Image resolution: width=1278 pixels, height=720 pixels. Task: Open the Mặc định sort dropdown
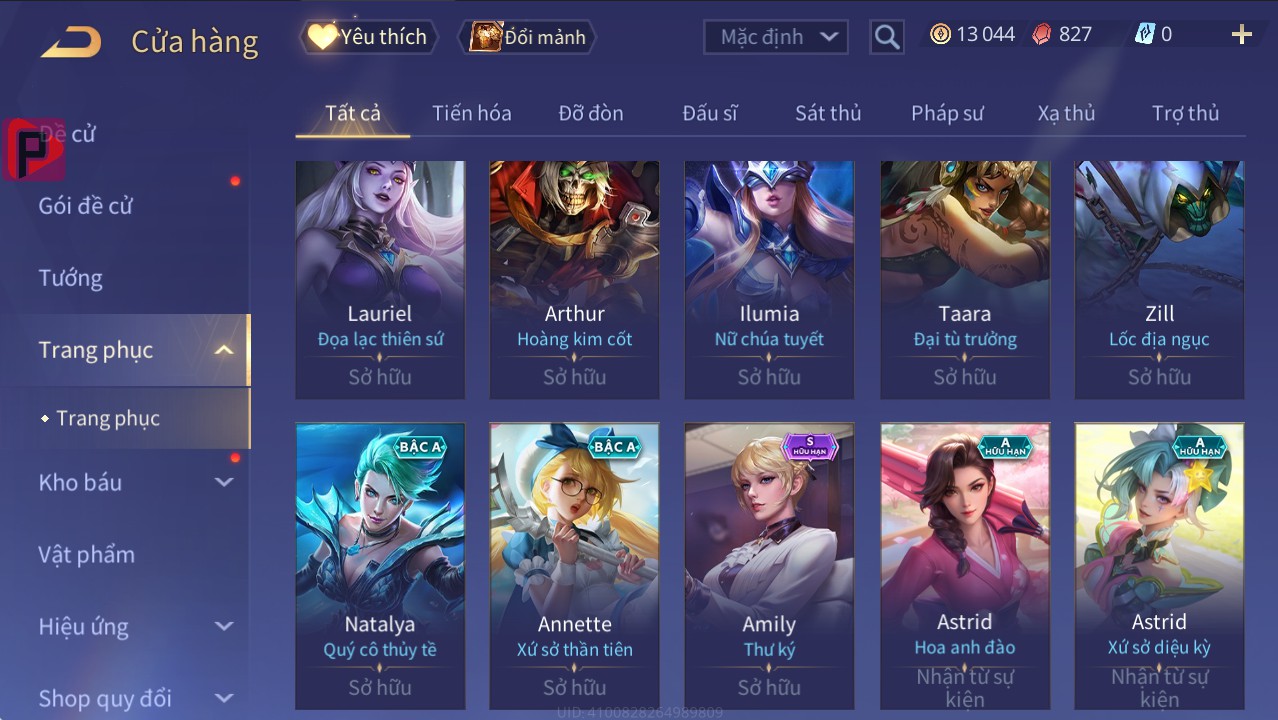[775, 38]
